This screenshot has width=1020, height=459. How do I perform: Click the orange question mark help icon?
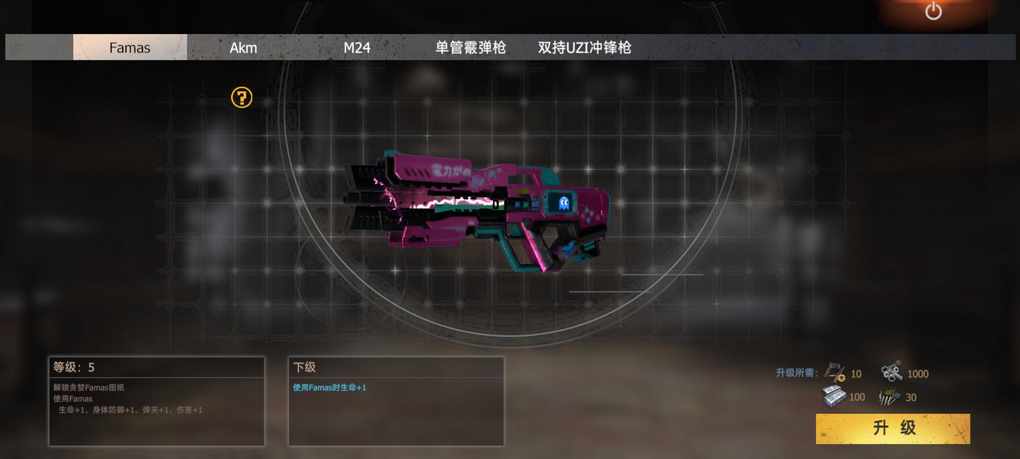click(x=241, y=97)
